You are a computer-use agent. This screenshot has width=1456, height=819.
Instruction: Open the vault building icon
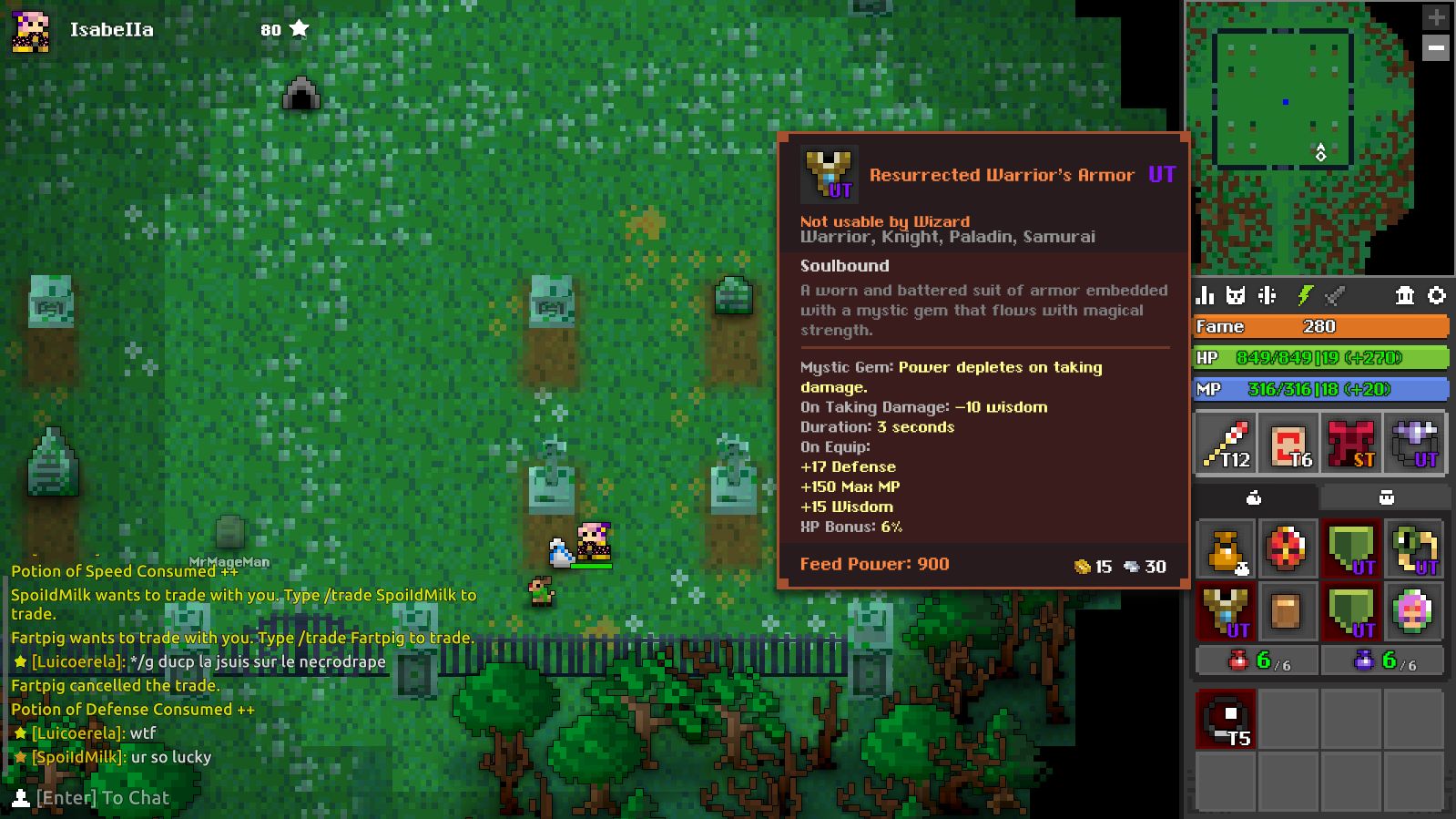1406,296
